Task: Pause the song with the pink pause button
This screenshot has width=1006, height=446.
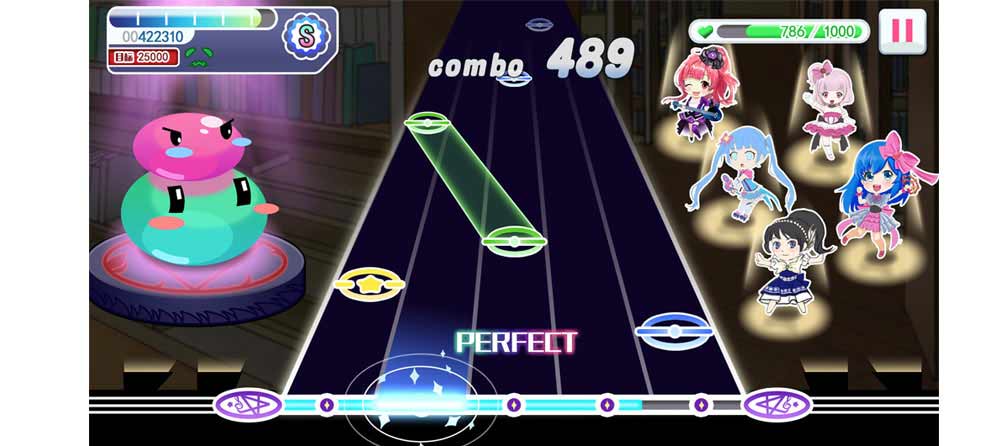Action: pos(902,31)
